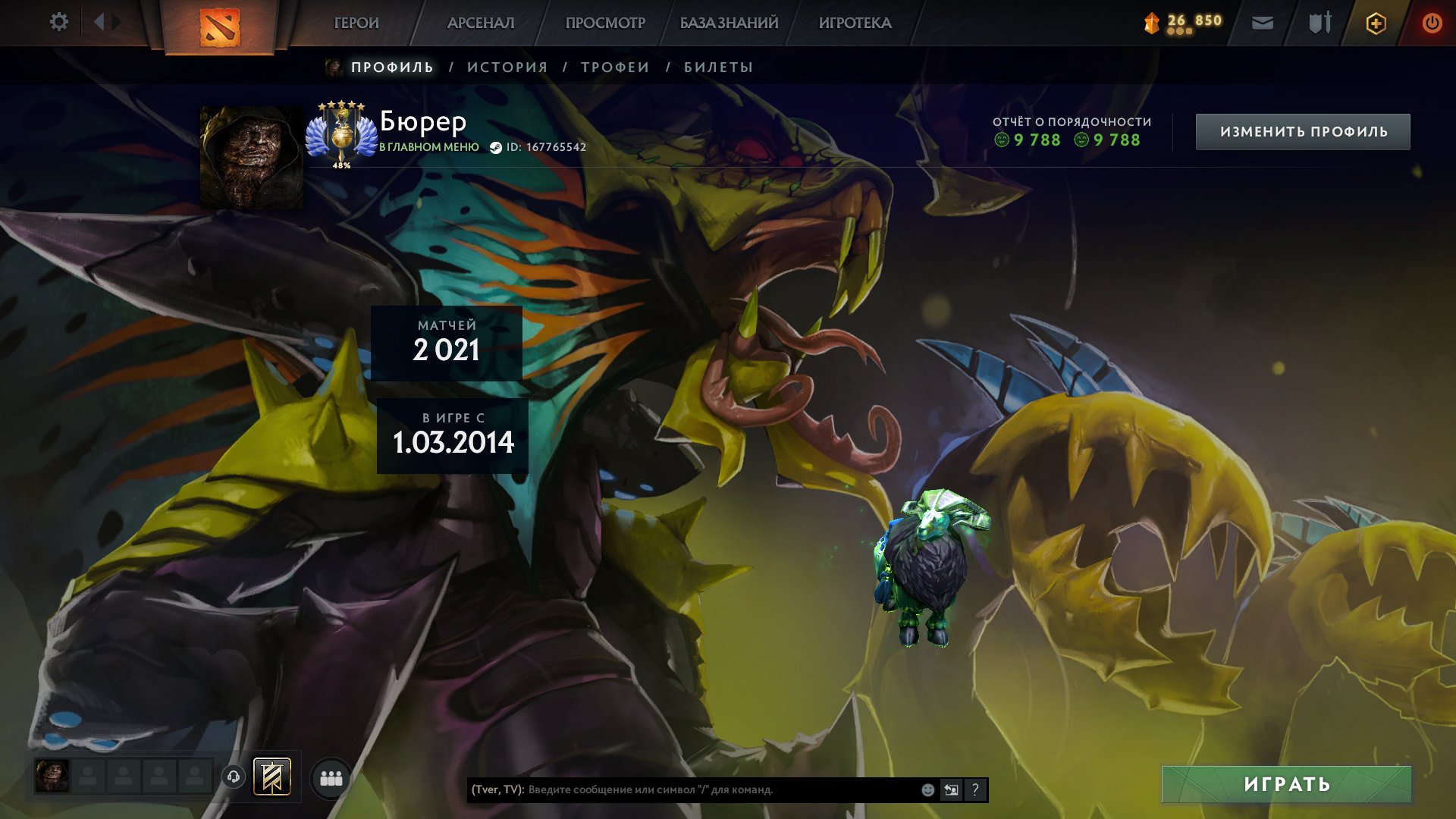Open the БИЛЕТЫ tab

pyautogui.click(x=718, y=67)
